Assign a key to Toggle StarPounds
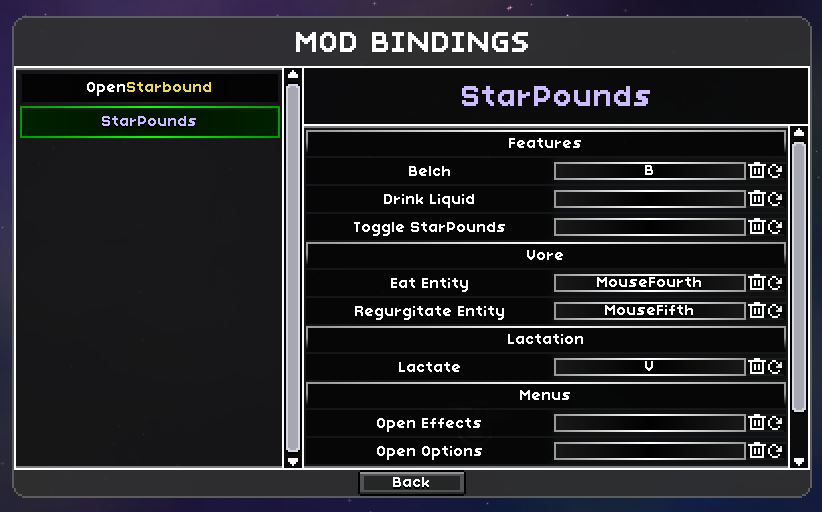 (649, 227)
